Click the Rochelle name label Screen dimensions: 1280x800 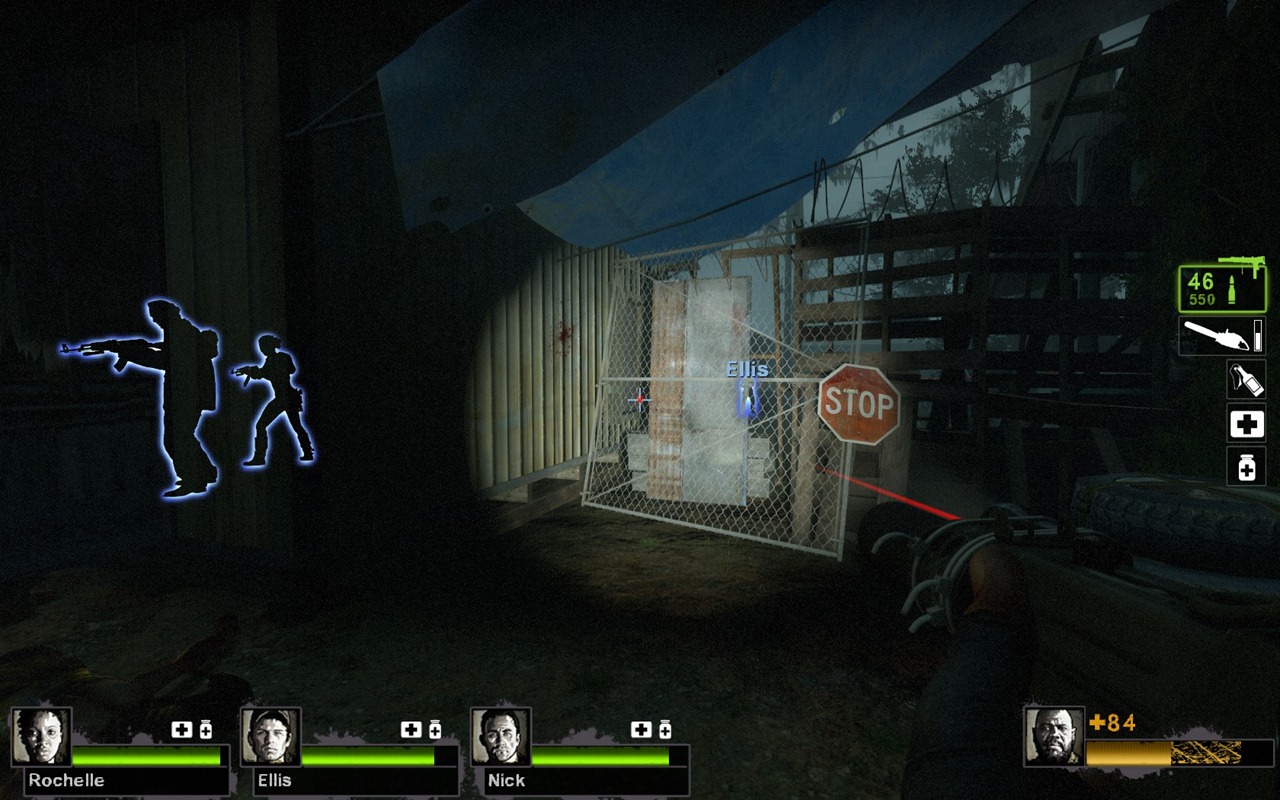(66, 780)
